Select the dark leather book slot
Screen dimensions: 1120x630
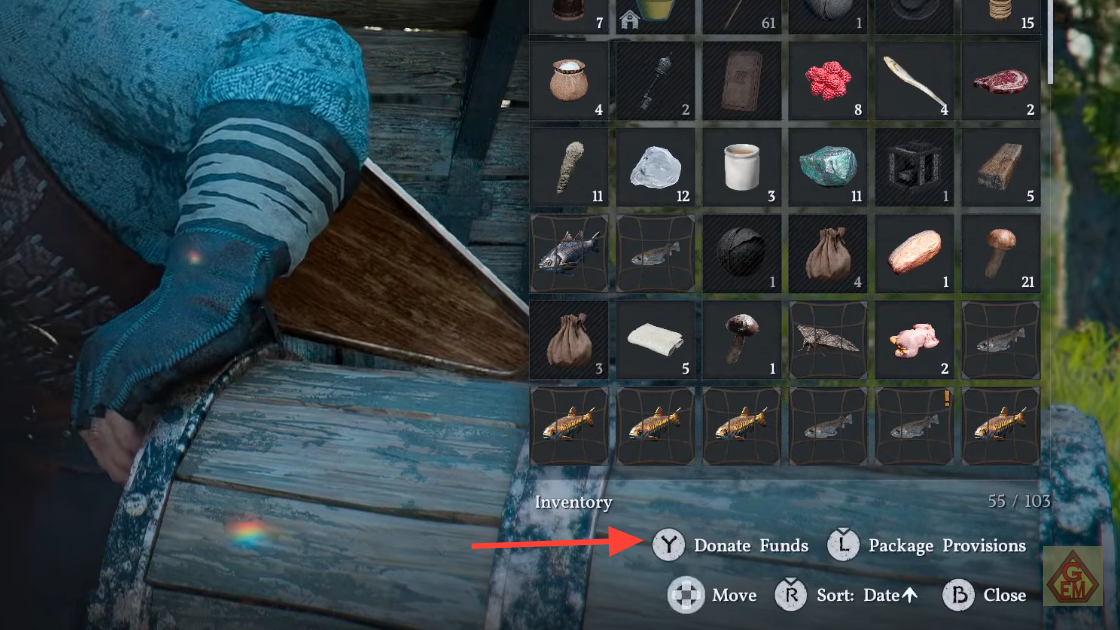pos(741,80)
